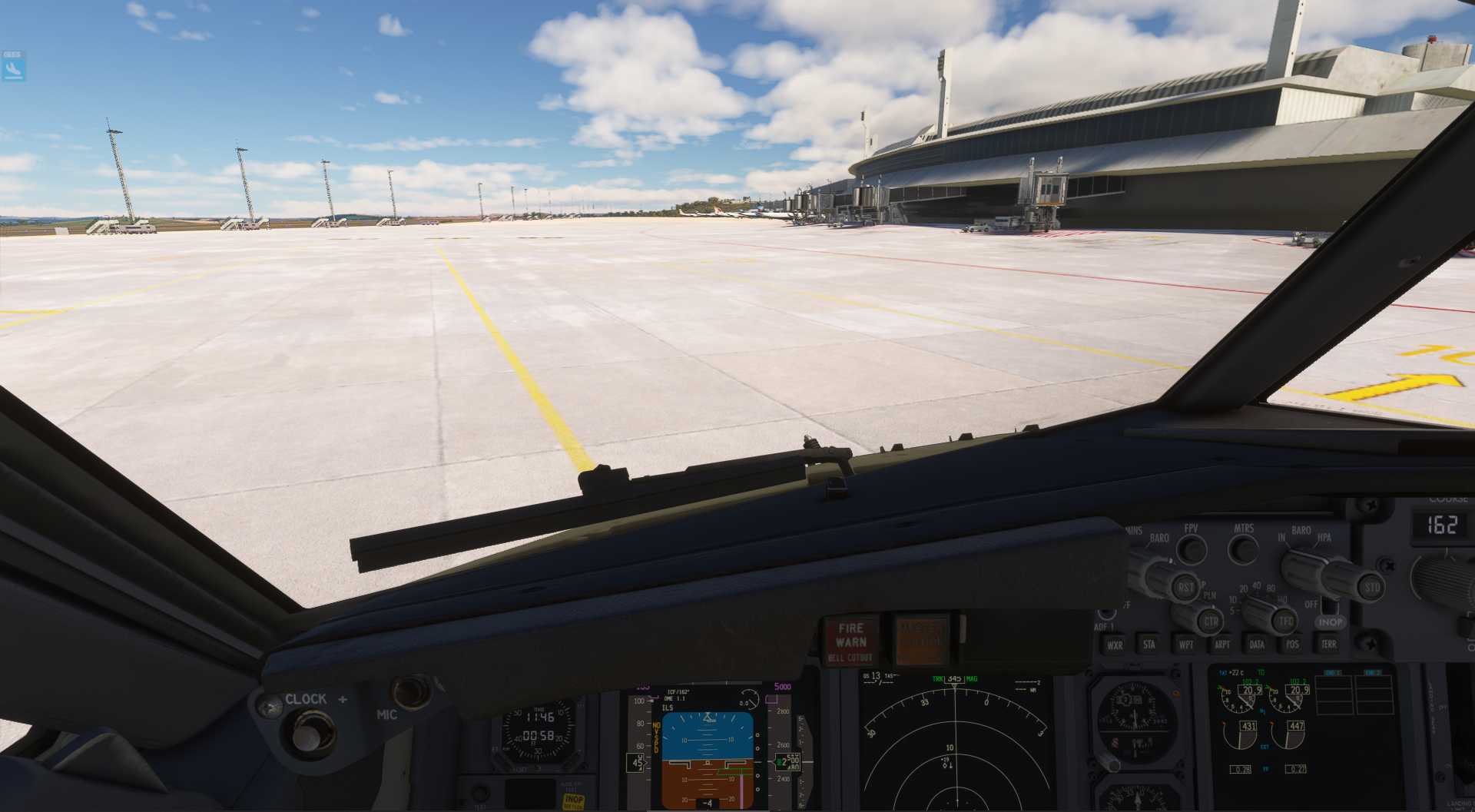Toggle the TERR terrain button

tap(1328, 645)
